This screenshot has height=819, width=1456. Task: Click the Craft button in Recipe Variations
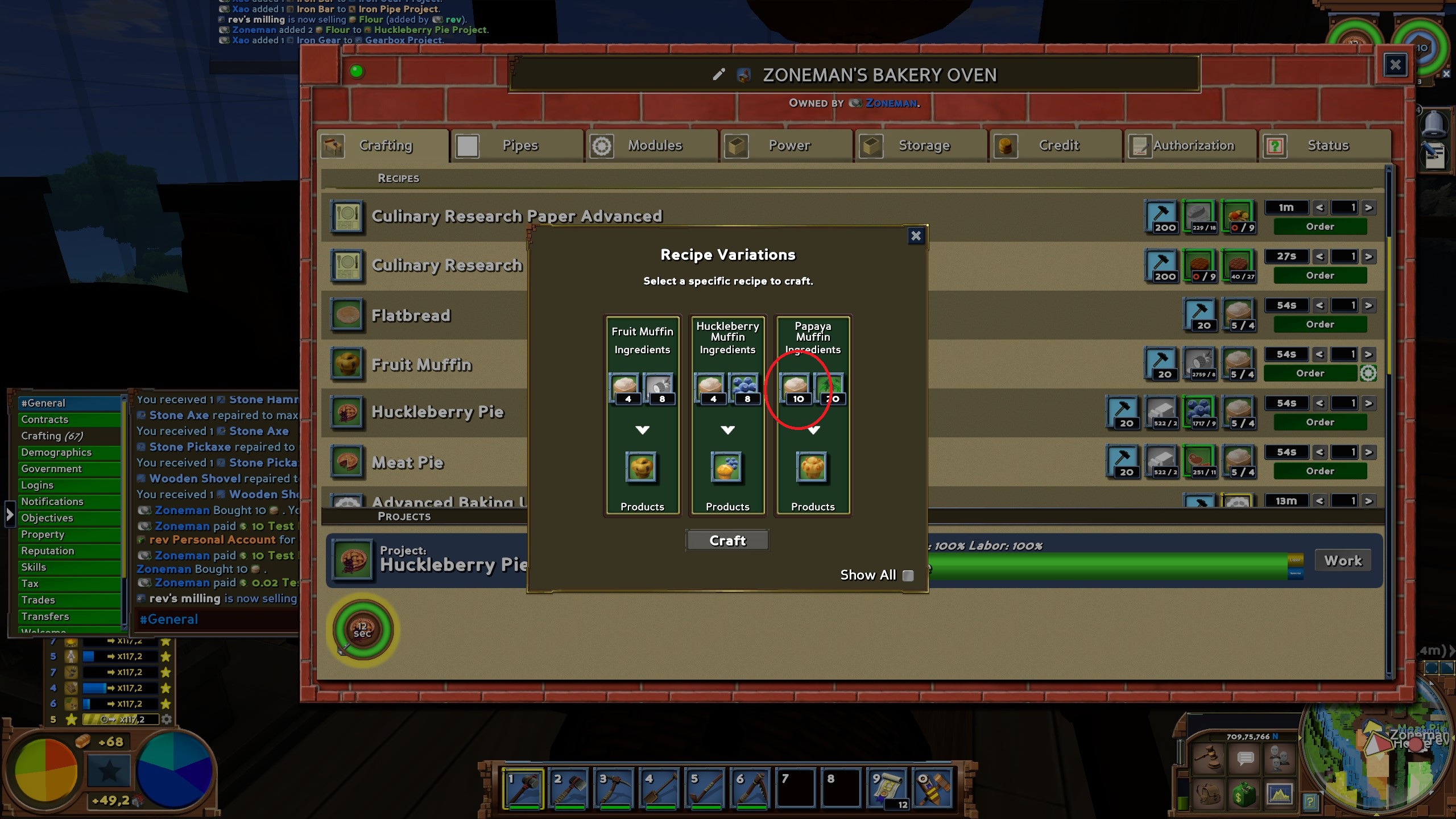pyautogui.click(x=727, y=540)
